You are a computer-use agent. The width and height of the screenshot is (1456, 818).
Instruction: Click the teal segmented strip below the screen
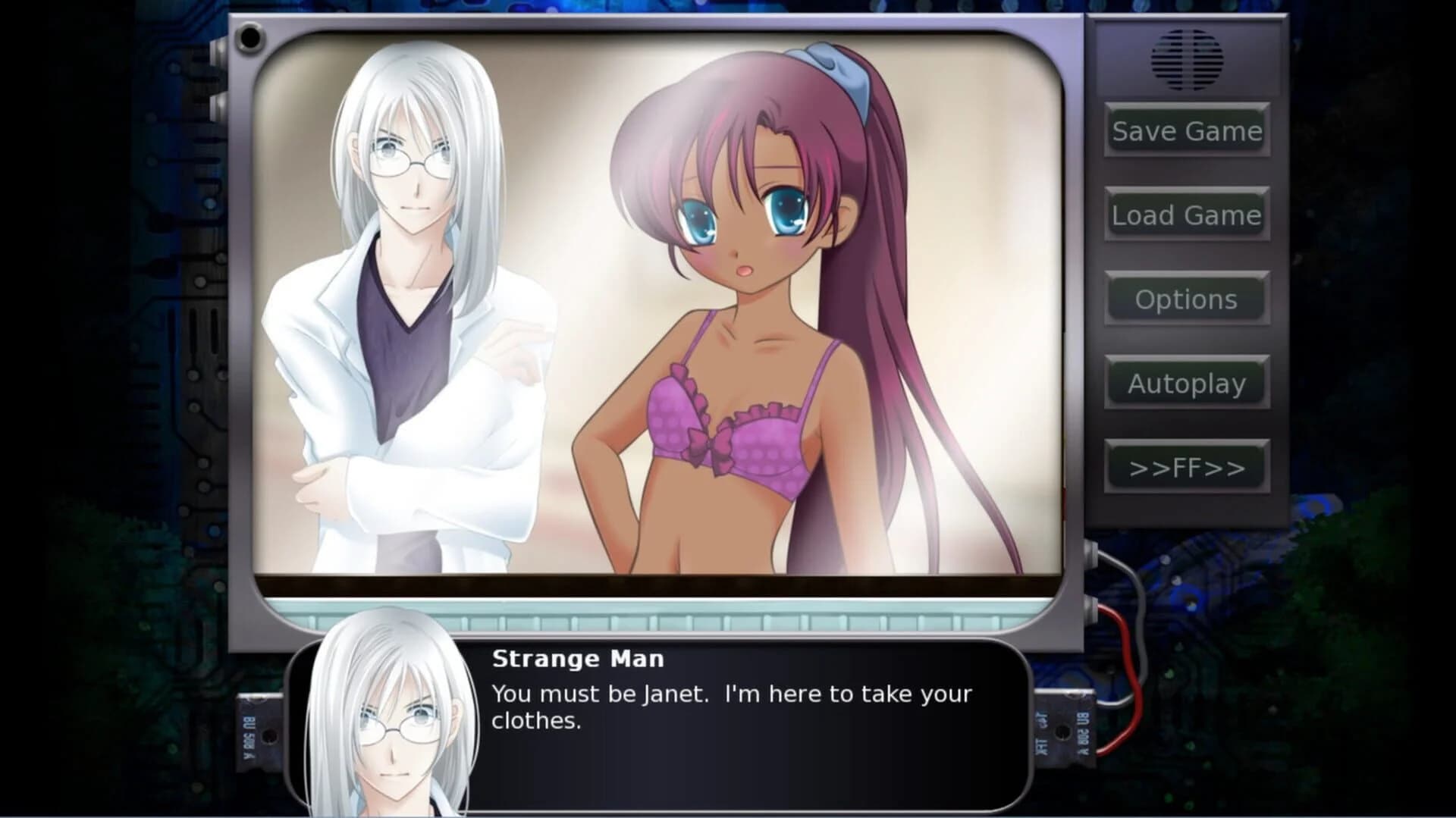pos(667,619)
